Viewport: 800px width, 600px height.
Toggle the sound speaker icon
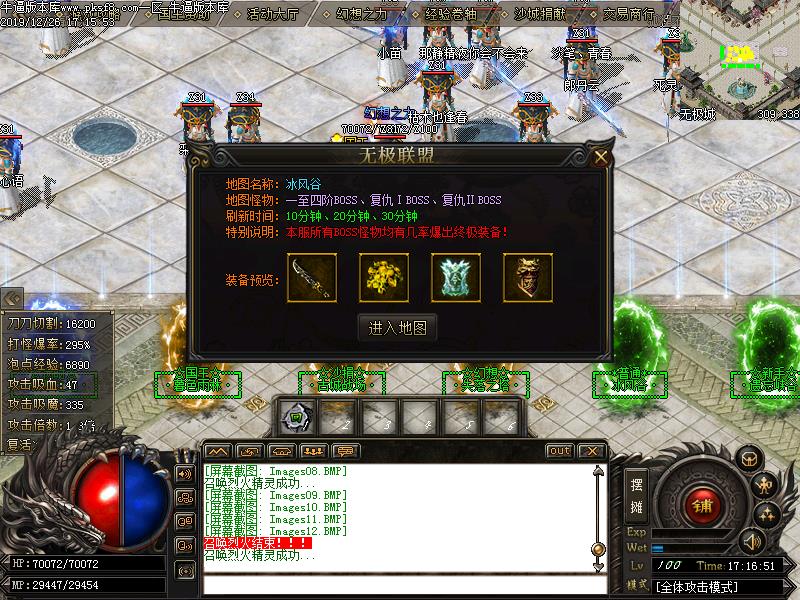pyautogui.click(x=752, y=541)
